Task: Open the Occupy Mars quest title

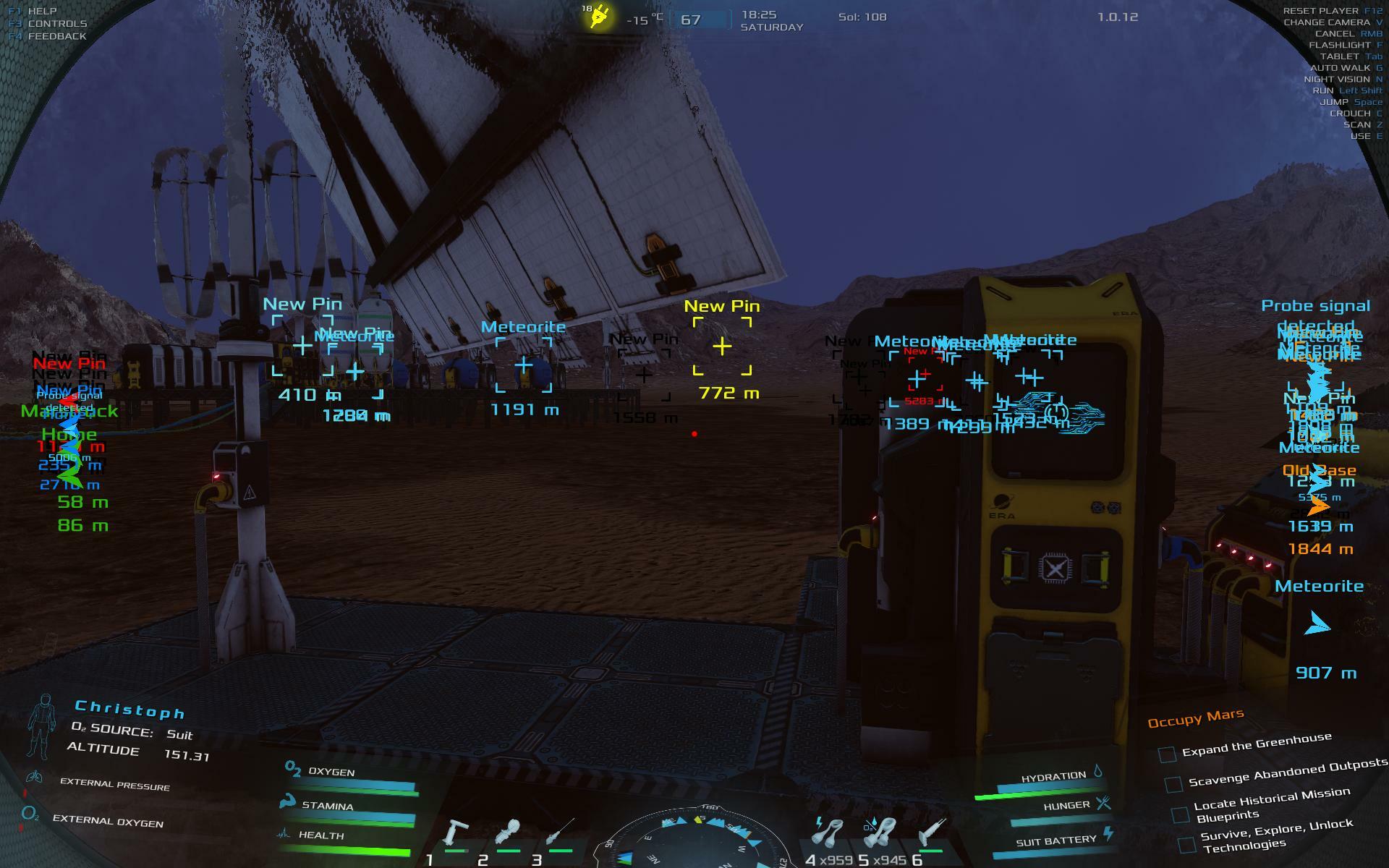Action: tap(1195, 718)
